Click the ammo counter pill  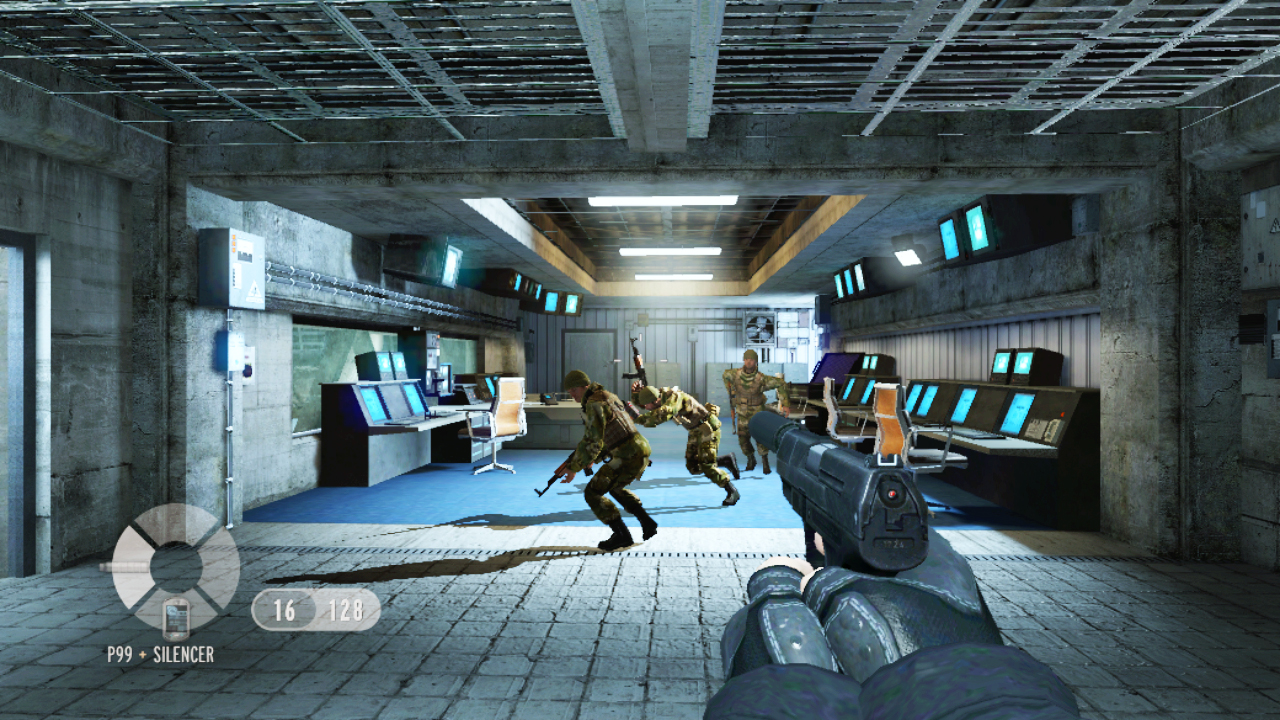pyautogui.click(x=315, y=610)
